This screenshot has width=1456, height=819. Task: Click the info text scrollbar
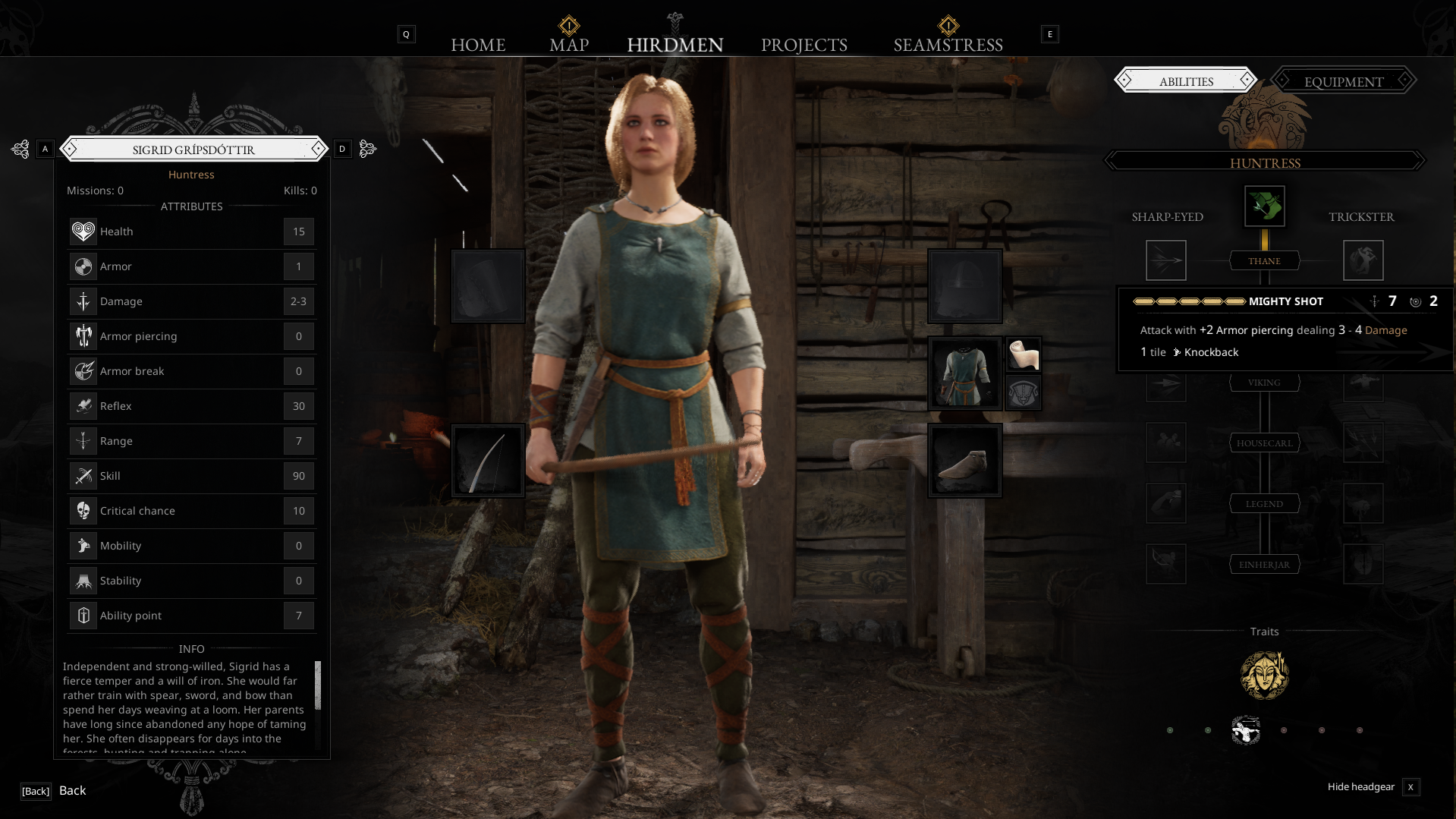point(318,685)
